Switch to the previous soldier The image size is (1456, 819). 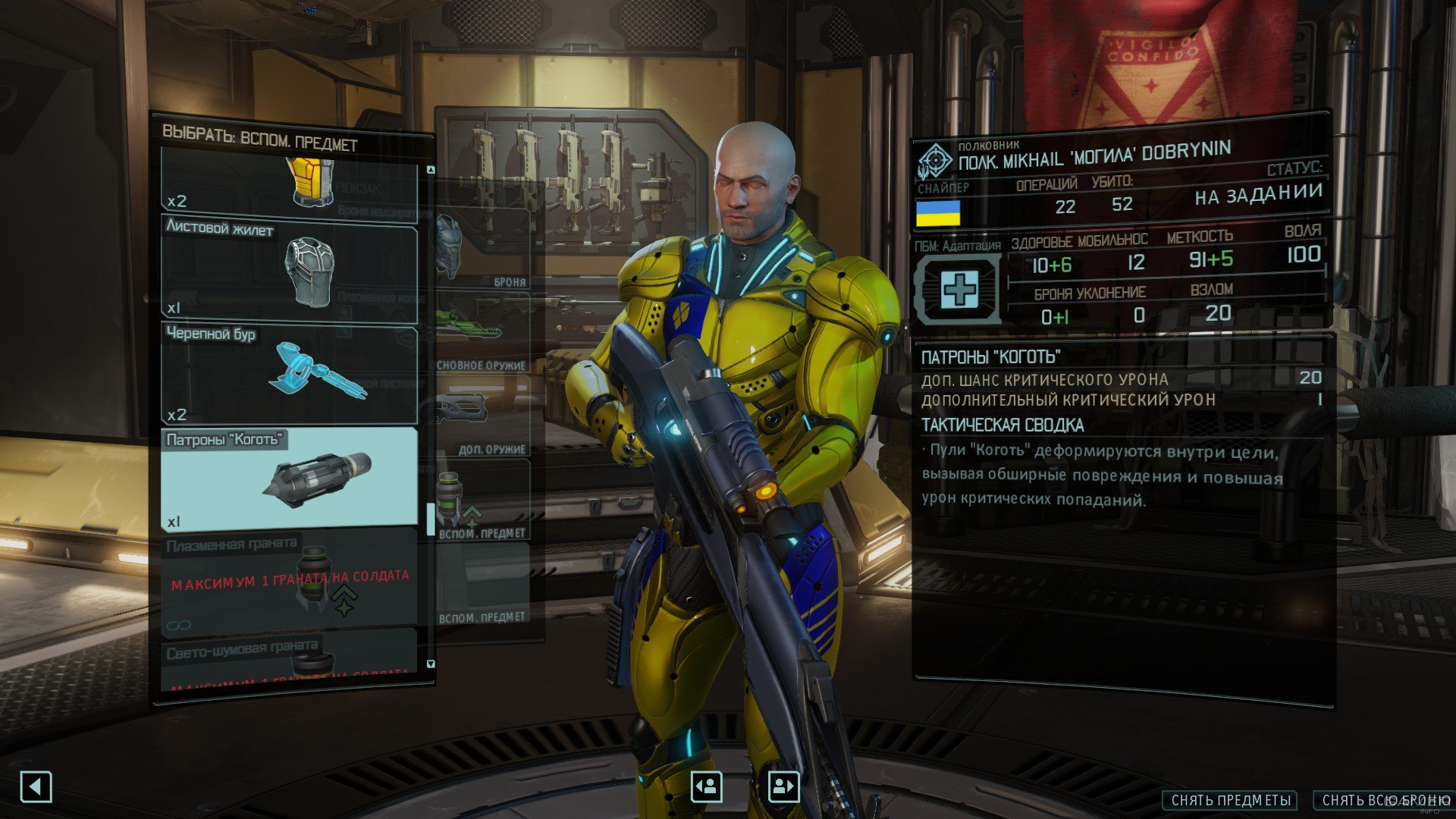(x=706, y=786)
